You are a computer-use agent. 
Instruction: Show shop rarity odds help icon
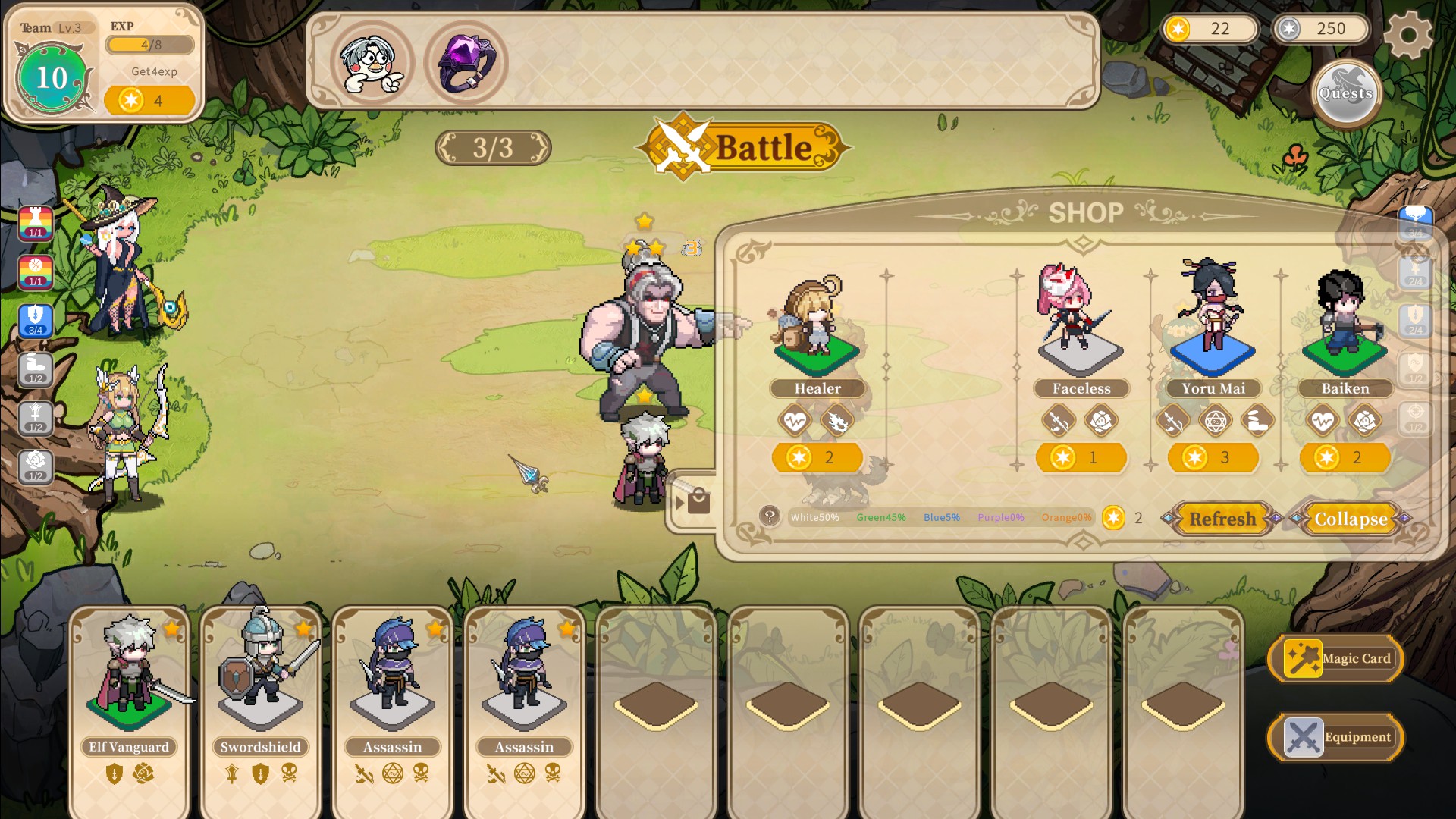pyautogui.click(x=769, y=516)
